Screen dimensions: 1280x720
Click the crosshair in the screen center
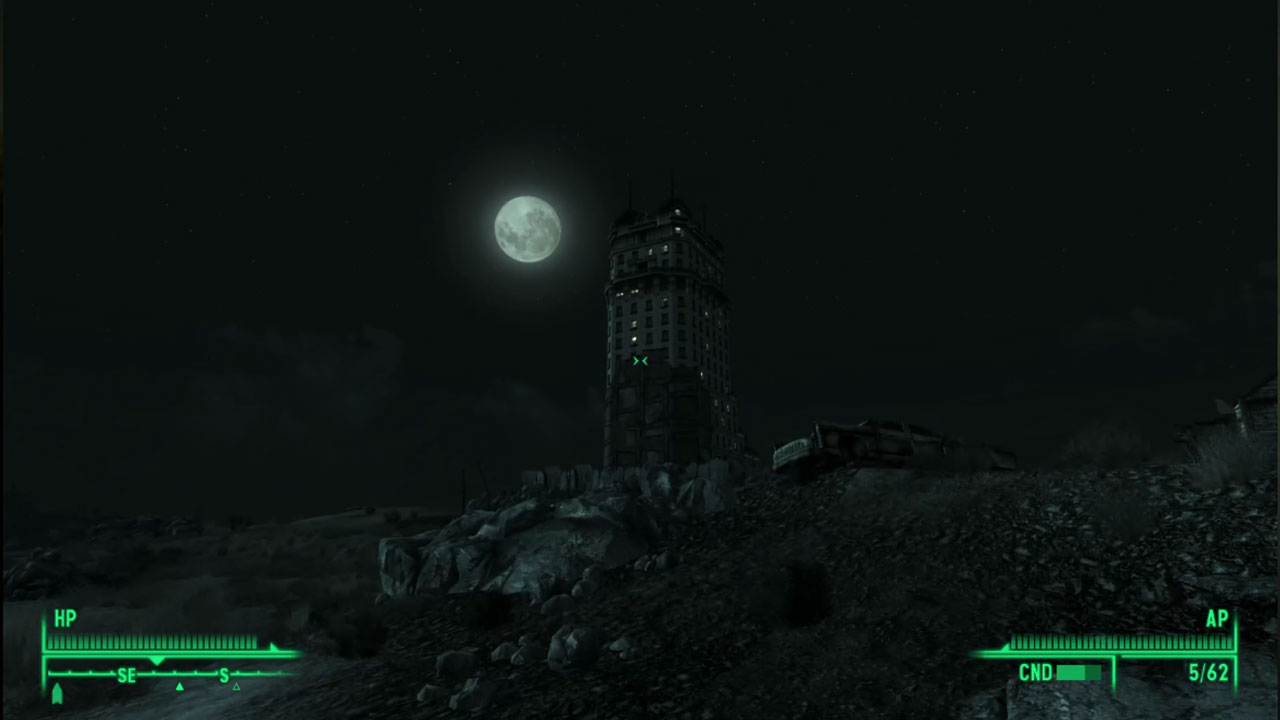tap(640, 361)
